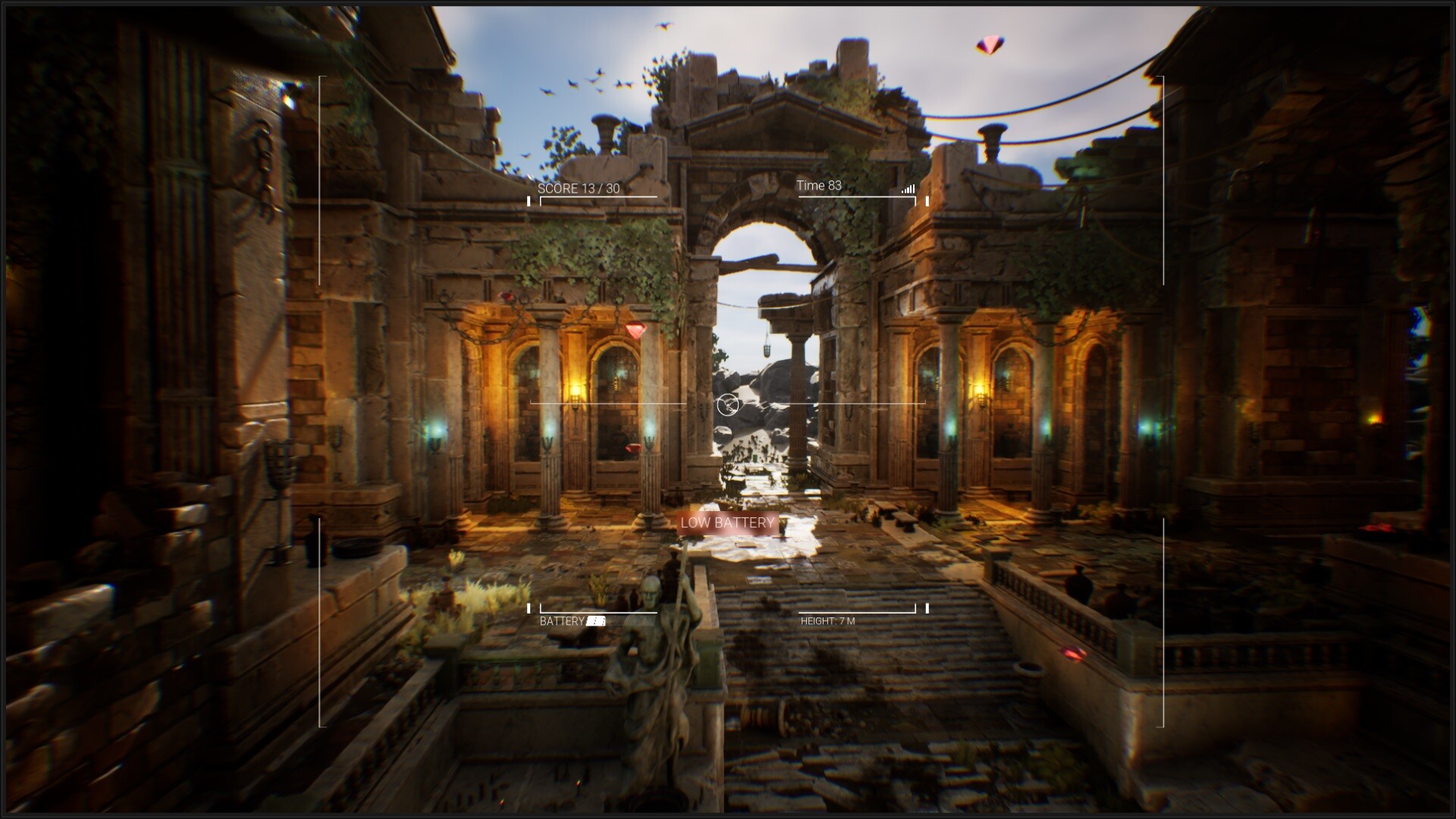Dismiss the LOW BATTERY warning banner

[727, 522]
